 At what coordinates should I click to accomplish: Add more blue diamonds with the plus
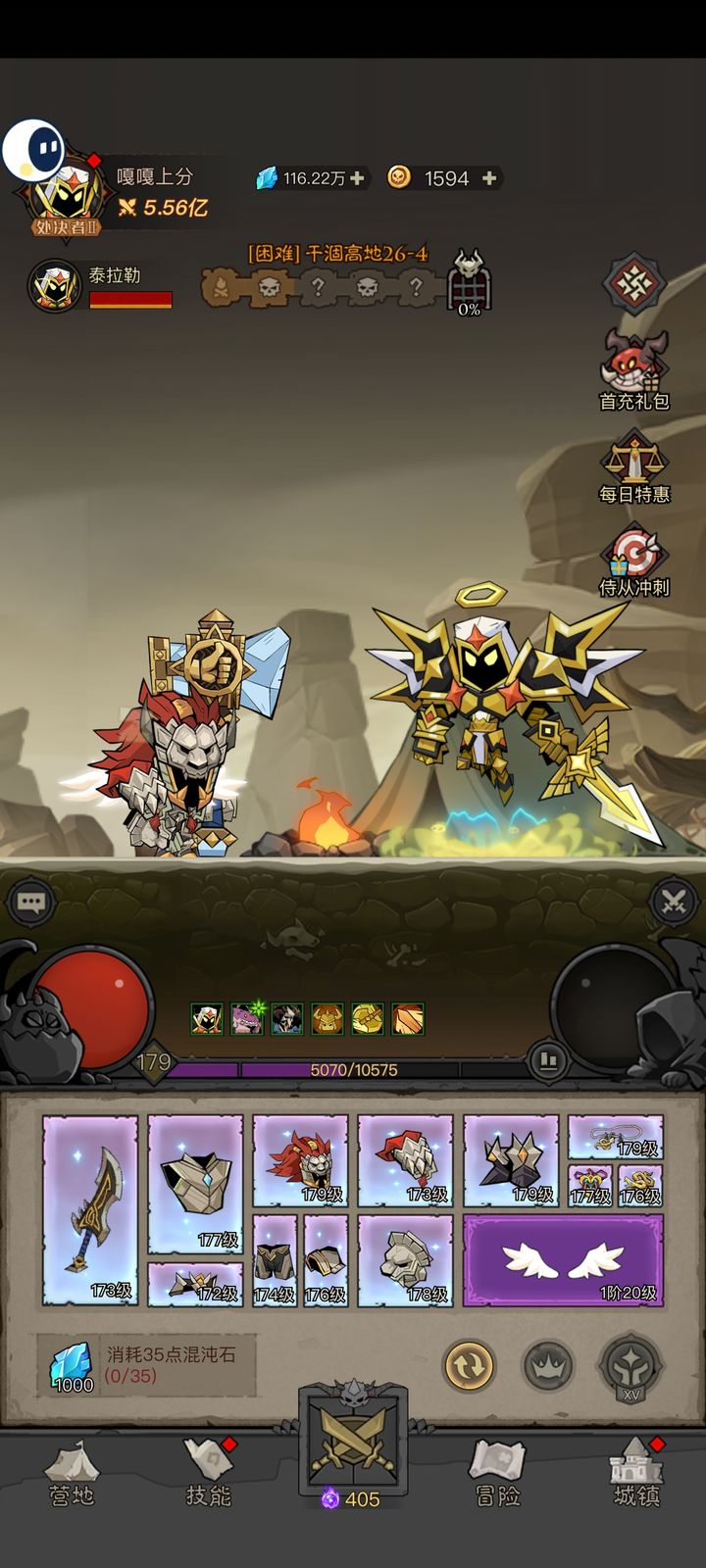pyautogui.click(x=358, y=178)
